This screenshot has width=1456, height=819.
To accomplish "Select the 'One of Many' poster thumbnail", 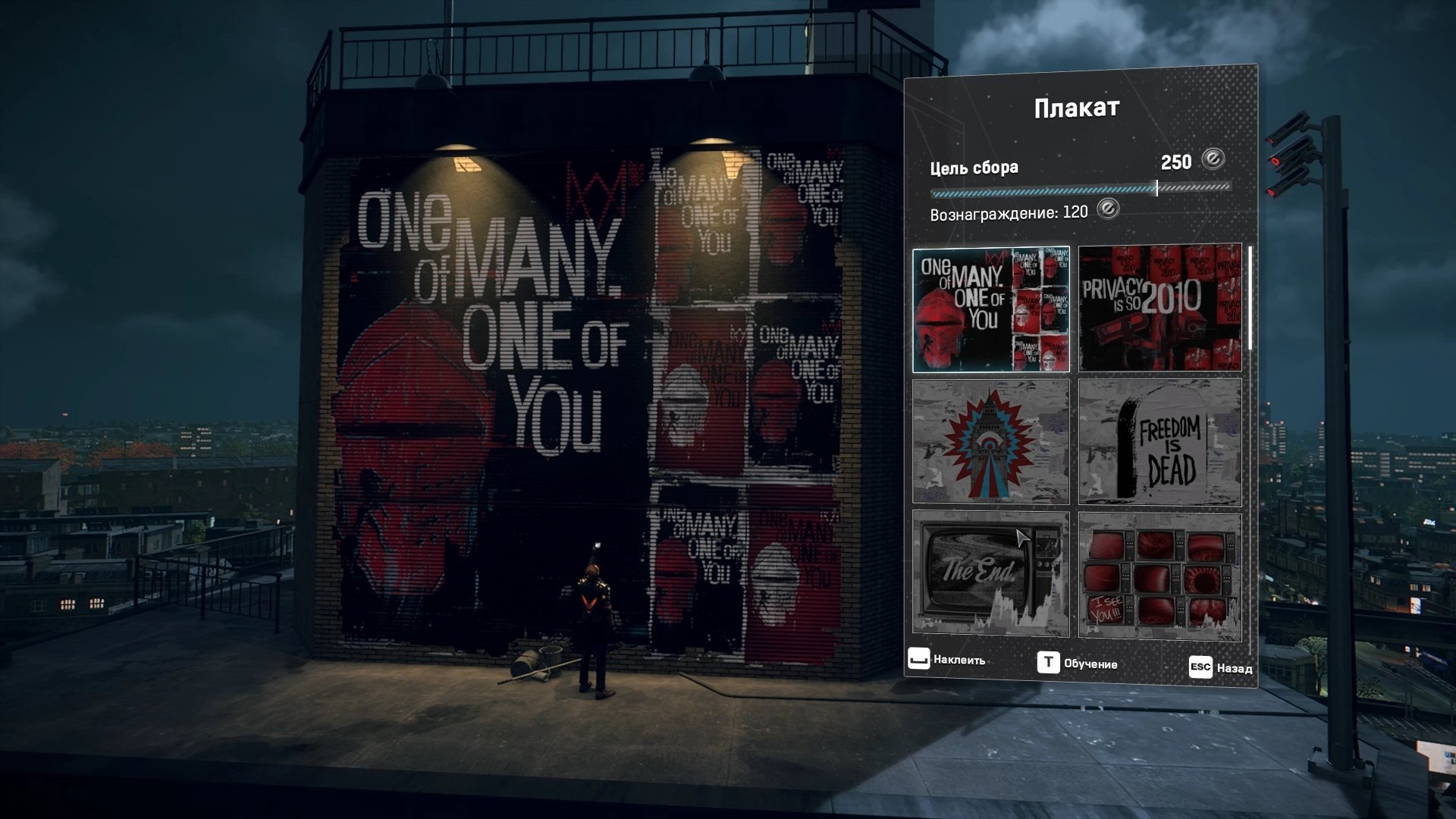I will [990, 310].
